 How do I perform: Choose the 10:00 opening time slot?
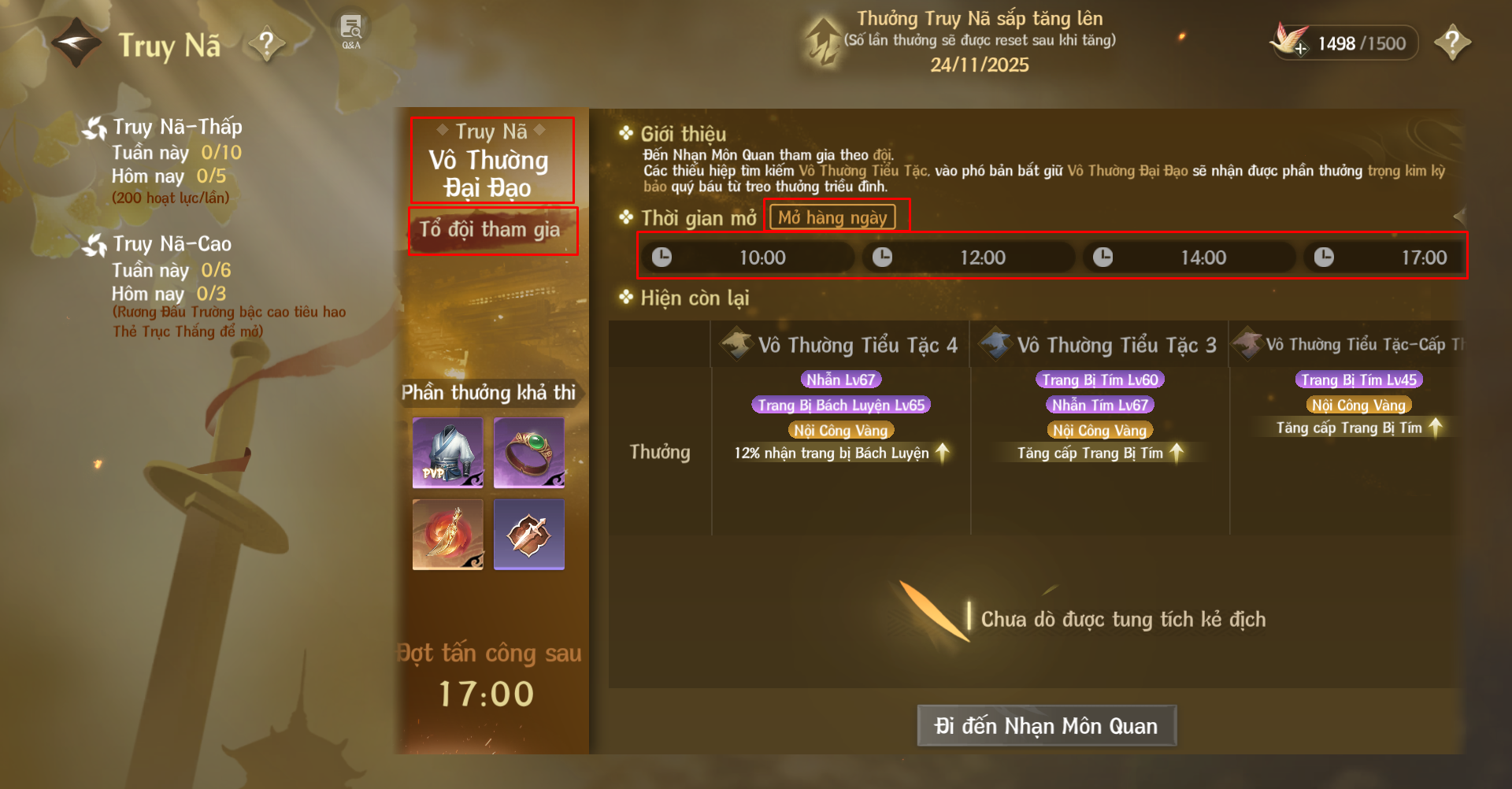(x=747, y=257)
